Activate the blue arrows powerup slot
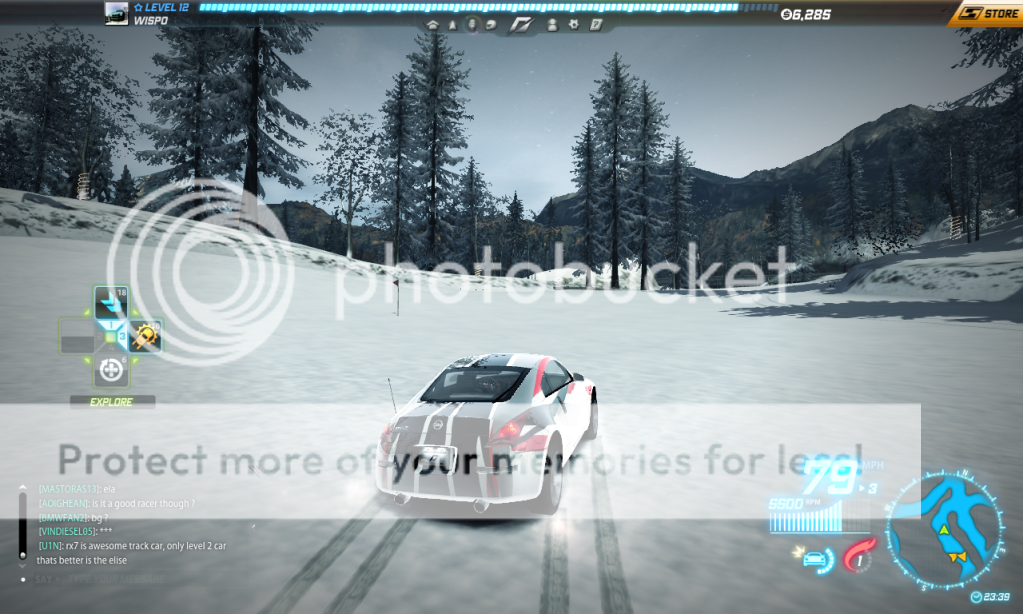 point(110,302)
